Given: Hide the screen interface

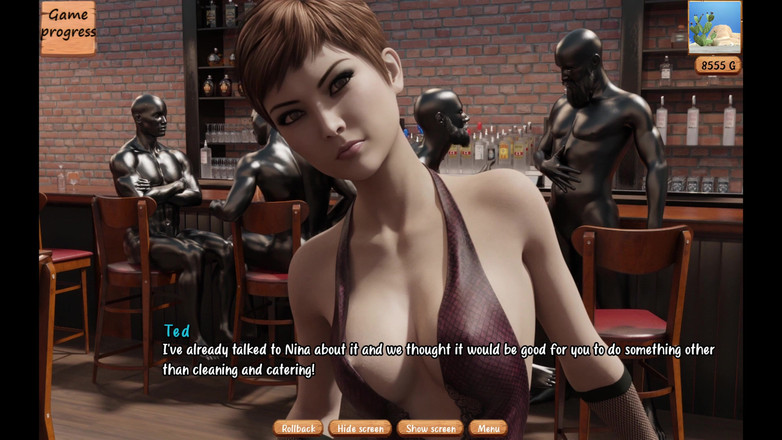Looking at the screenshot, I should coord(360,428).
